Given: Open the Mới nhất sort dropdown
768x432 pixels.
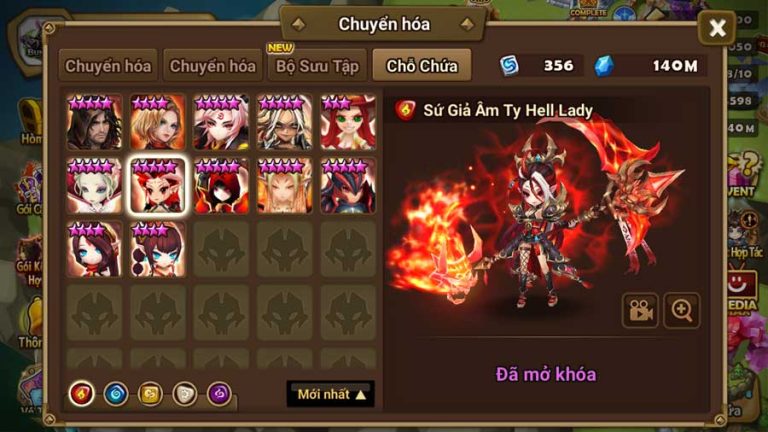Looking at the screenshot, I should click(x=333, y=394).
